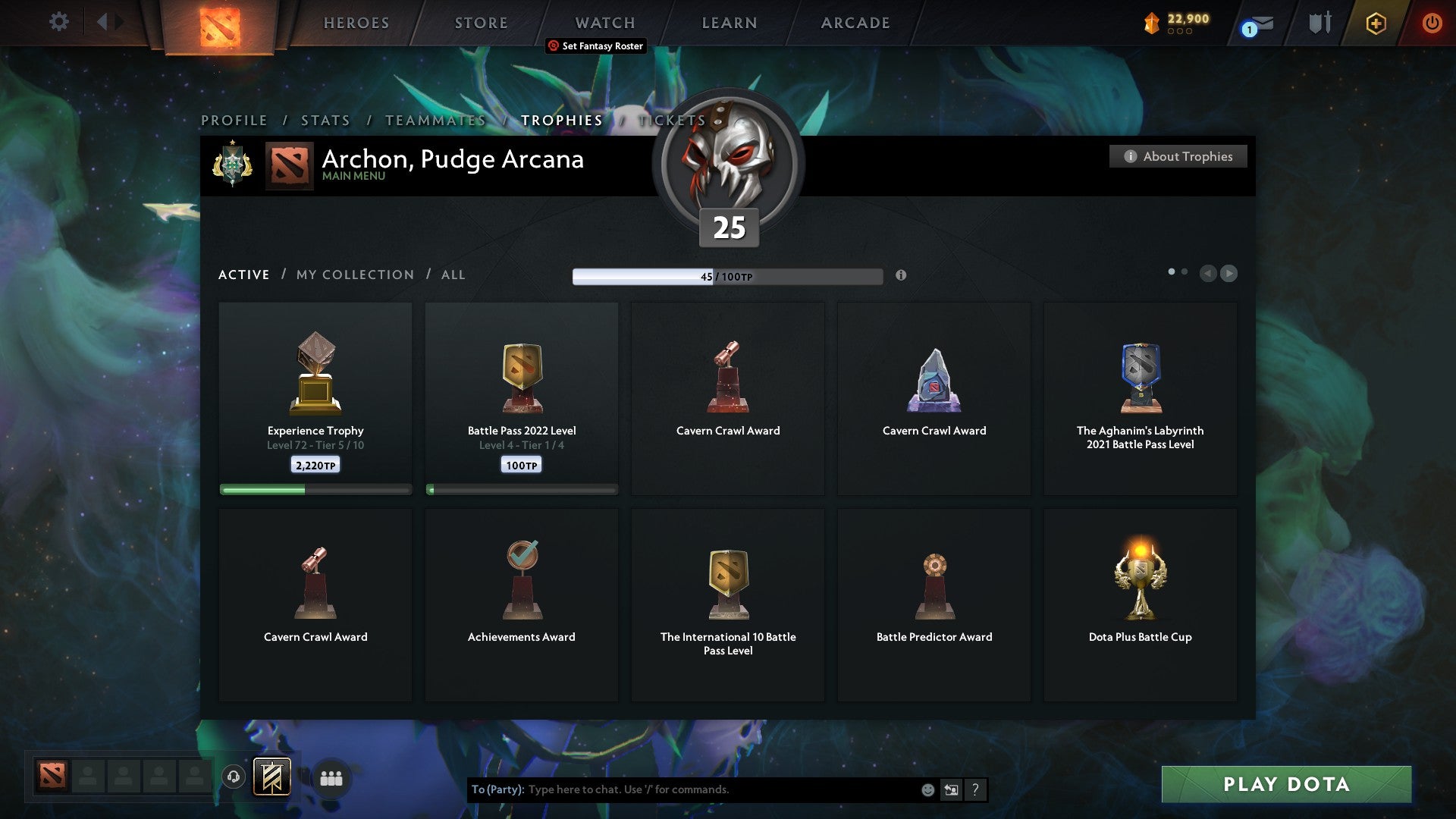Open the friends list icon beside the party slots
This screenshot has height=819, width=1456.
coord(331,778)
